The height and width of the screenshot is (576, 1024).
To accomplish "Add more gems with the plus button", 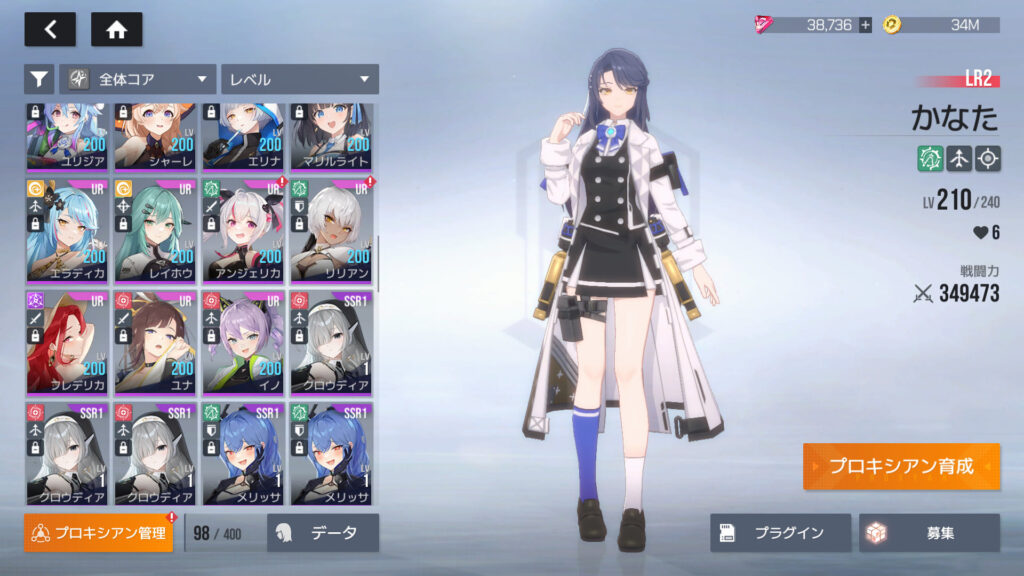I will point(865,25).
